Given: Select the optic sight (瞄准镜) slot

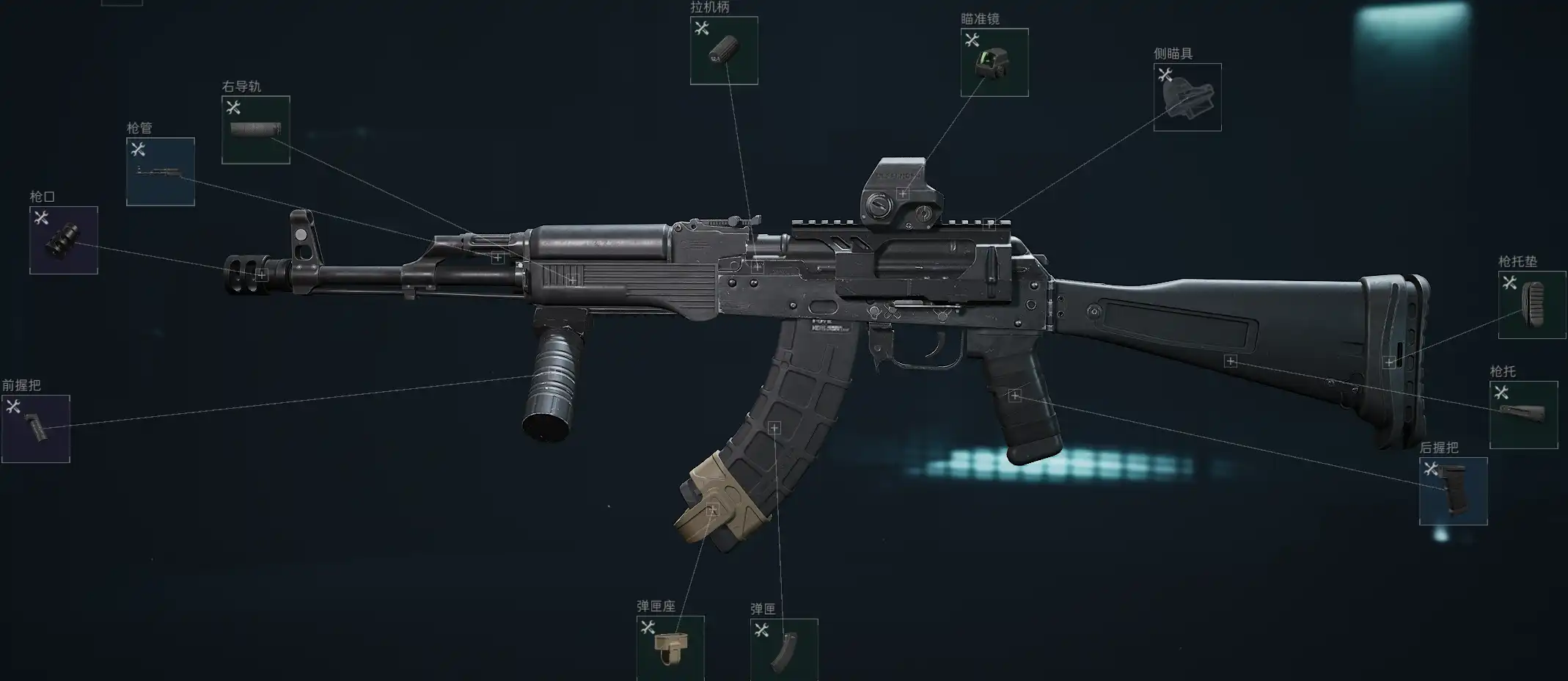Looking at the screenshot, I should click(x=994, y=62).
